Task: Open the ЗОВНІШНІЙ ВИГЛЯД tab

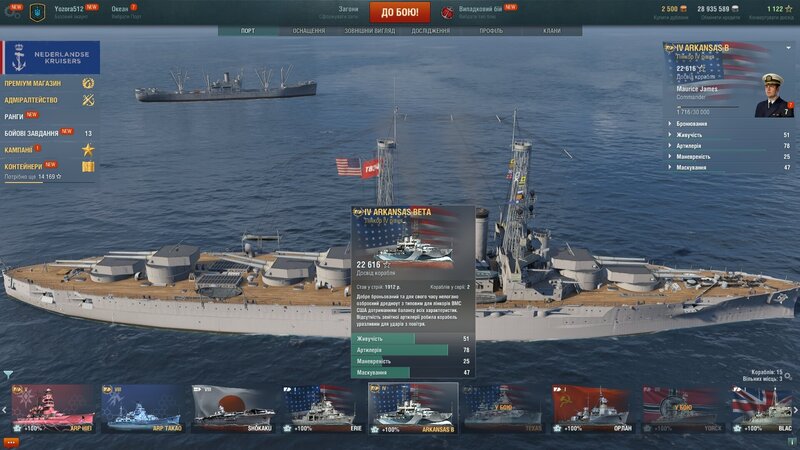Action: 367,31
